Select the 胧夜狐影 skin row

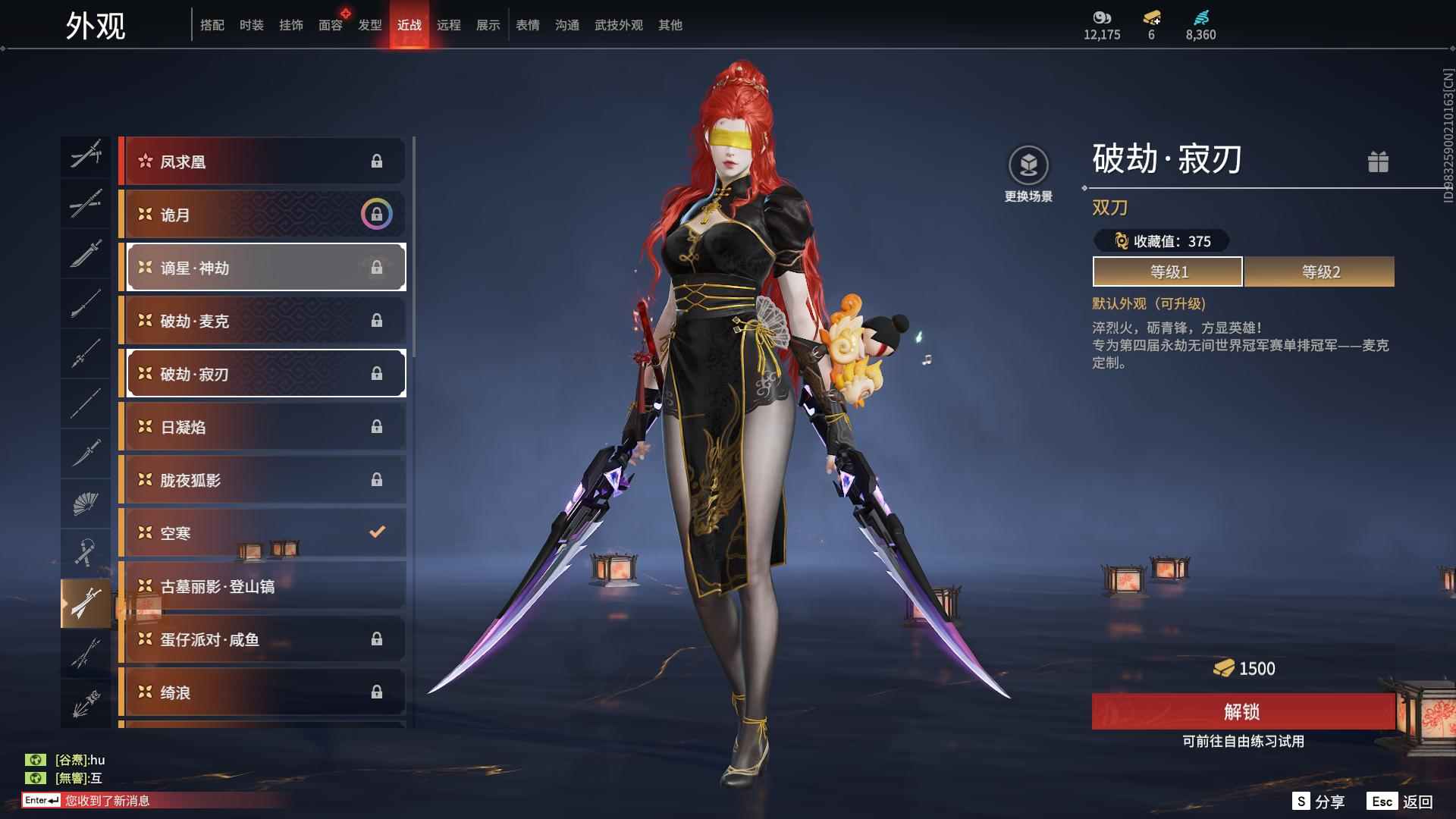click(x=263, y=480)
